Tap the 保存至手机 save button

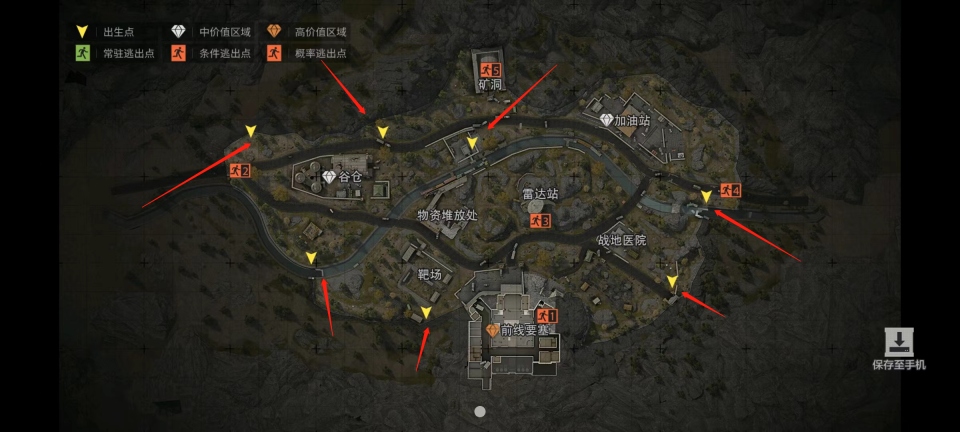coord(899,349)
